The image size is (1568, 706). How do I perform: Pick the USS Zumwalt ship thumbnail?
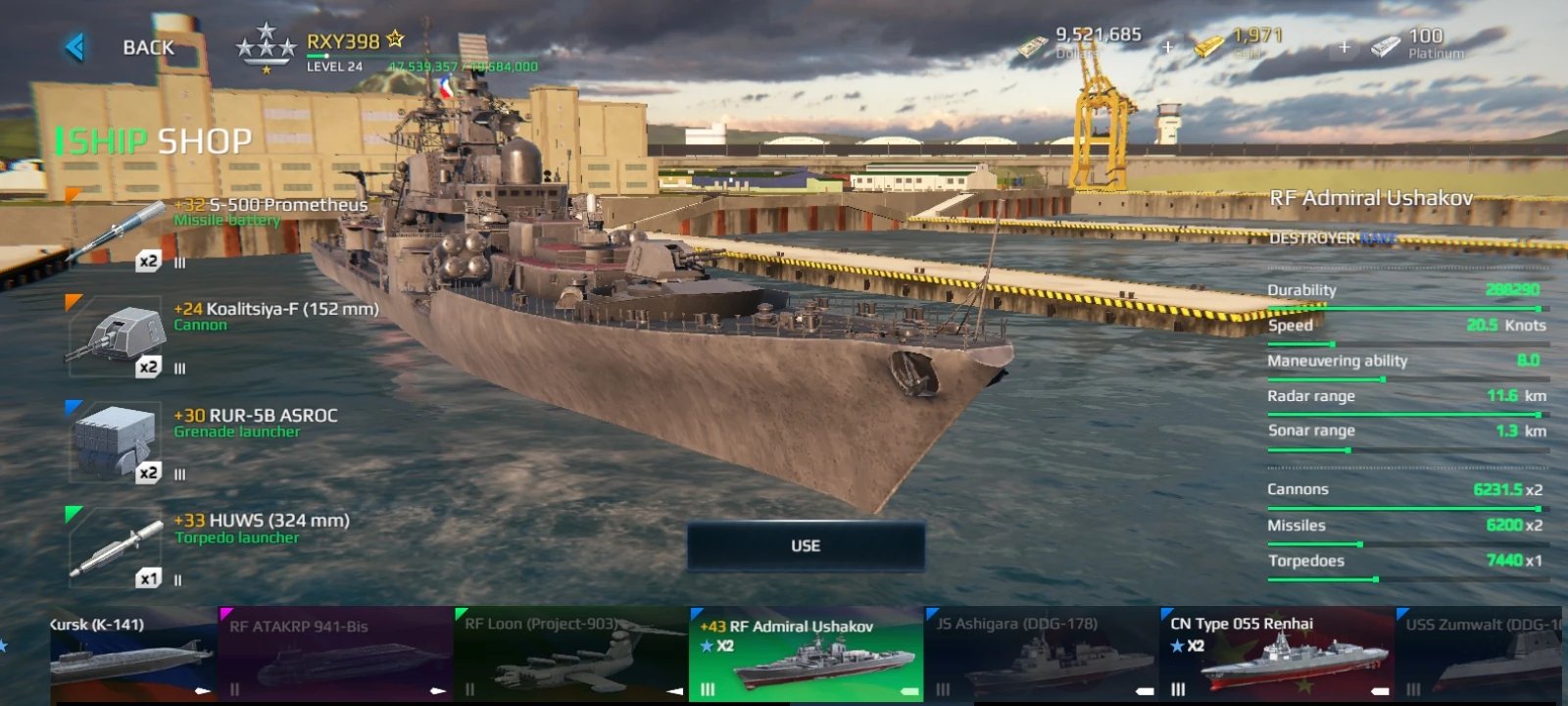tap(1482, 654)
